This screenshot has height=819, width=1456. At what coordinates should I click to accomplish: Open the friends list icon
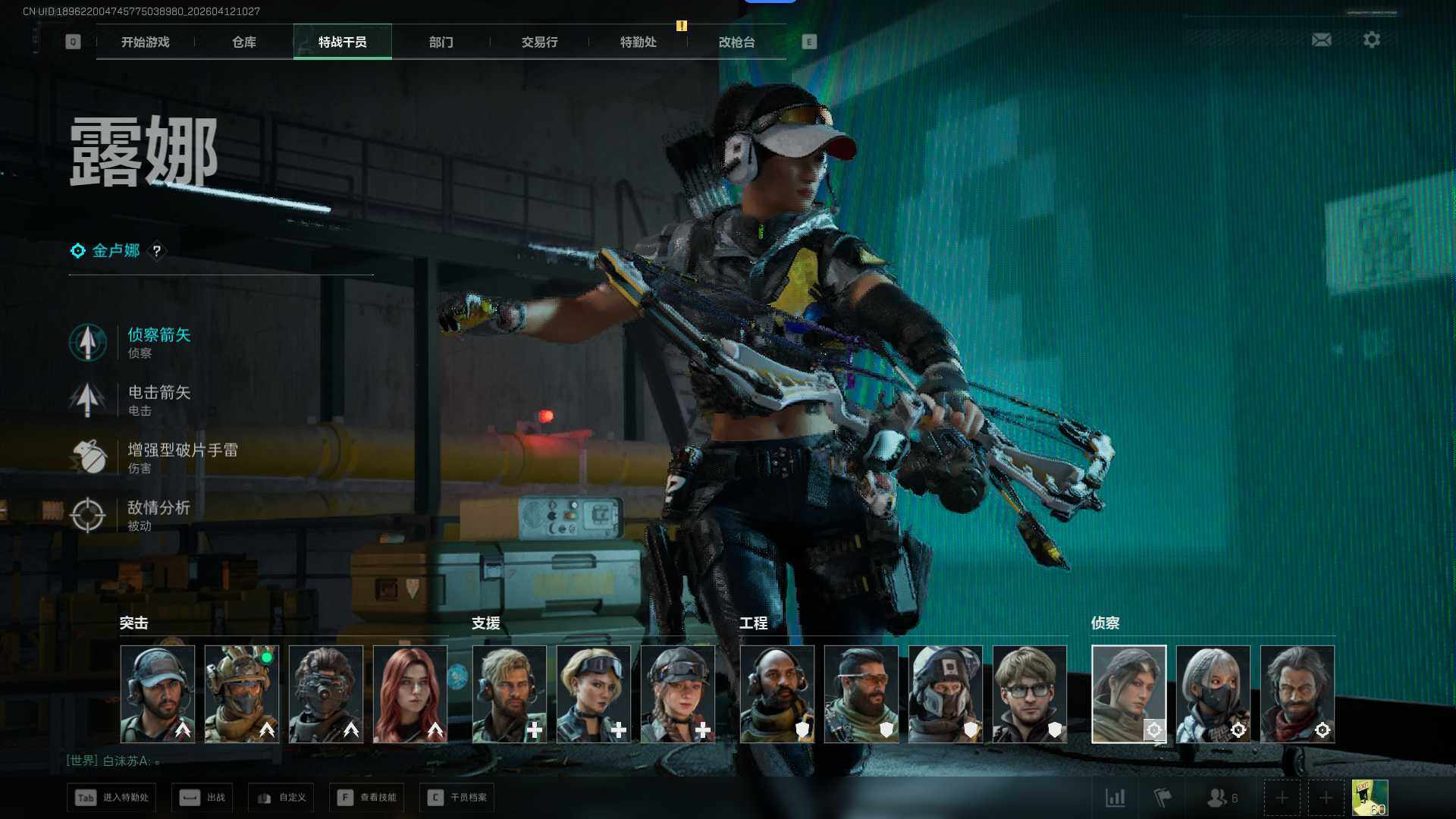pos(1221,797)
